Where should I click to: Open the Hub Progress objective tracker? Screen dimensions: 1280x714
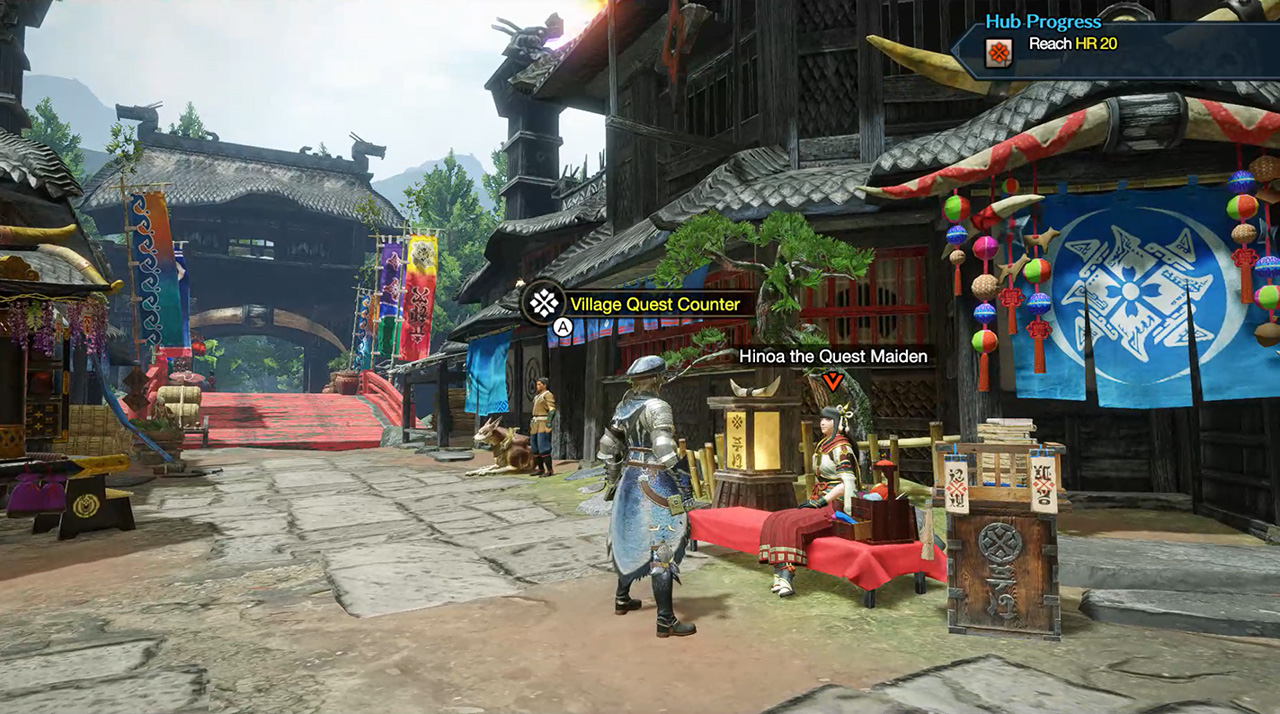(x=1043, y=21)
